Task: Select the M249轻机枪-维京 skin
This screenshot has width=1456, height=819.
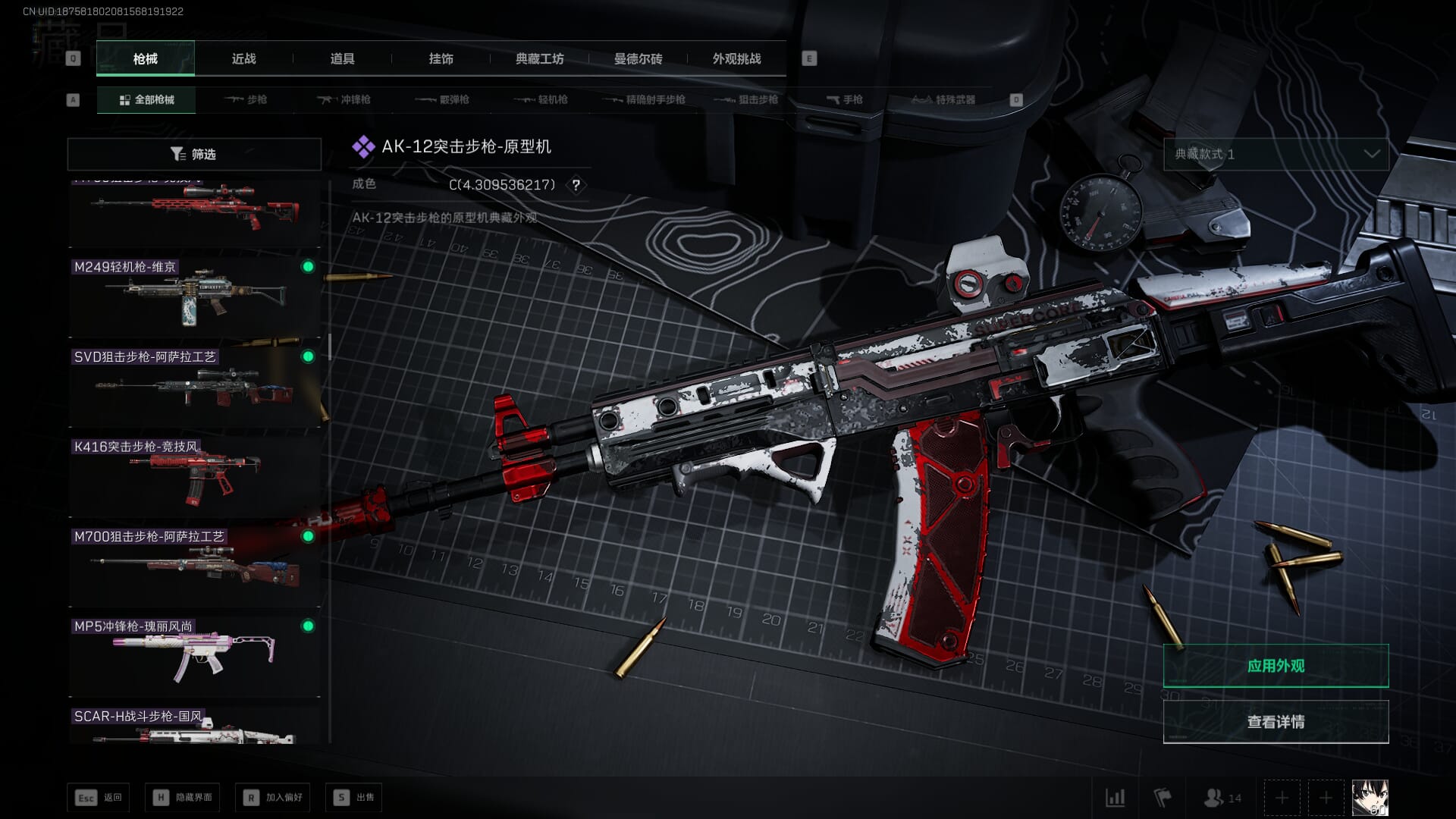Action: click(x=194, y=297)
